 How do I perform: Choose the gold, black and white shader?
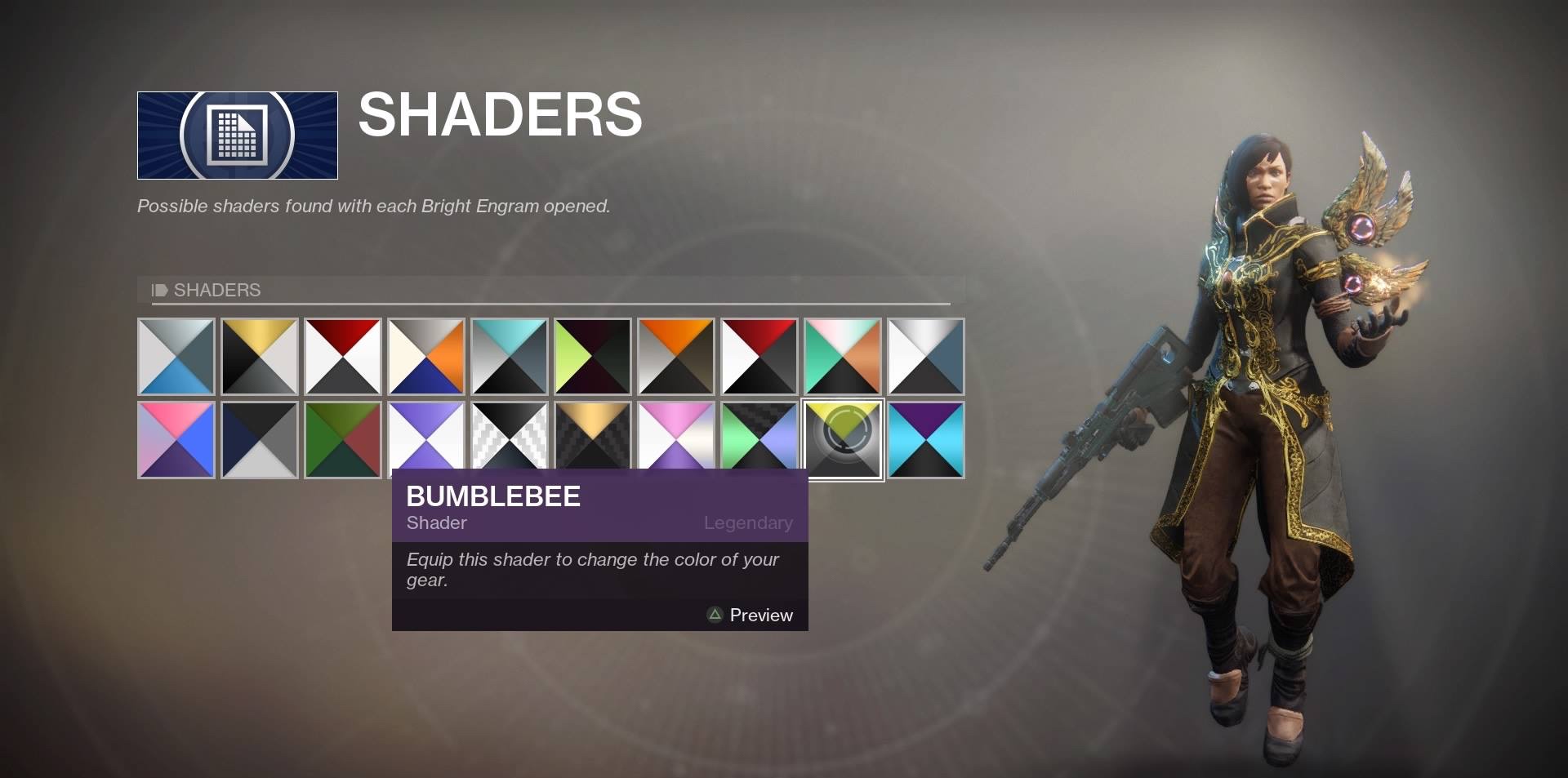click(260, 357)
